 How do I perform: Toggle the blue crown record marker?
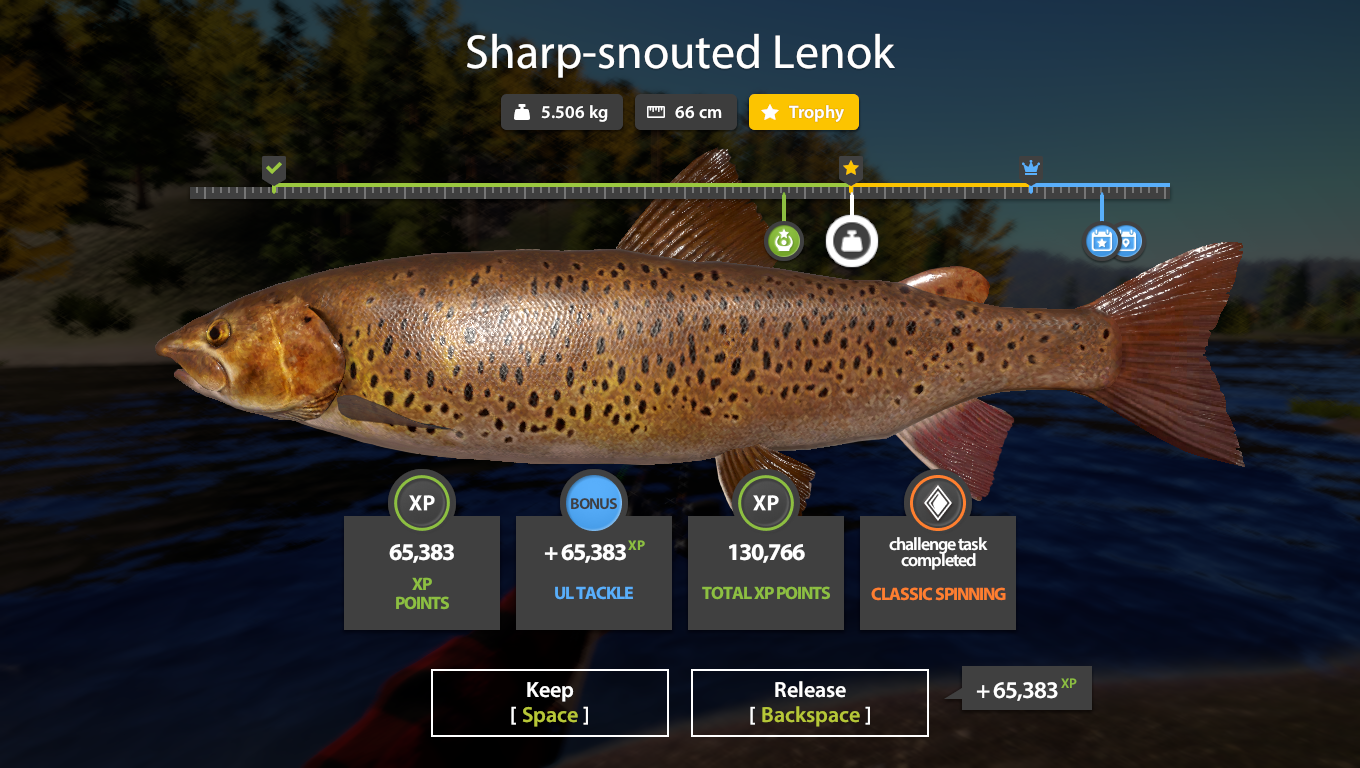pos(1030,168)
